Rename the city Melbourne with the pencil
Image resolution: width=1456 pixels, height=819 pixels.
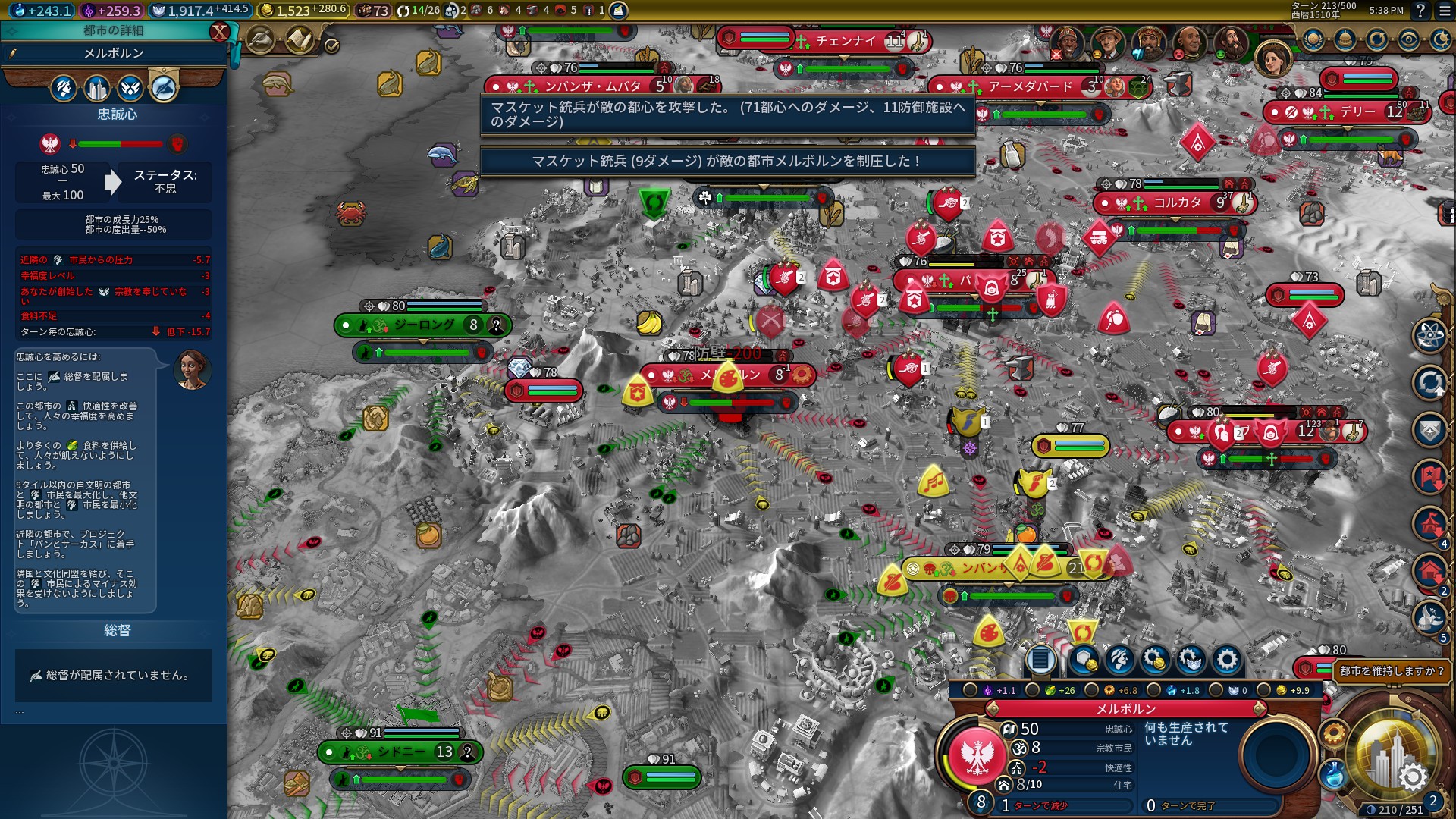pyautogui.click(x=13, y=53)
